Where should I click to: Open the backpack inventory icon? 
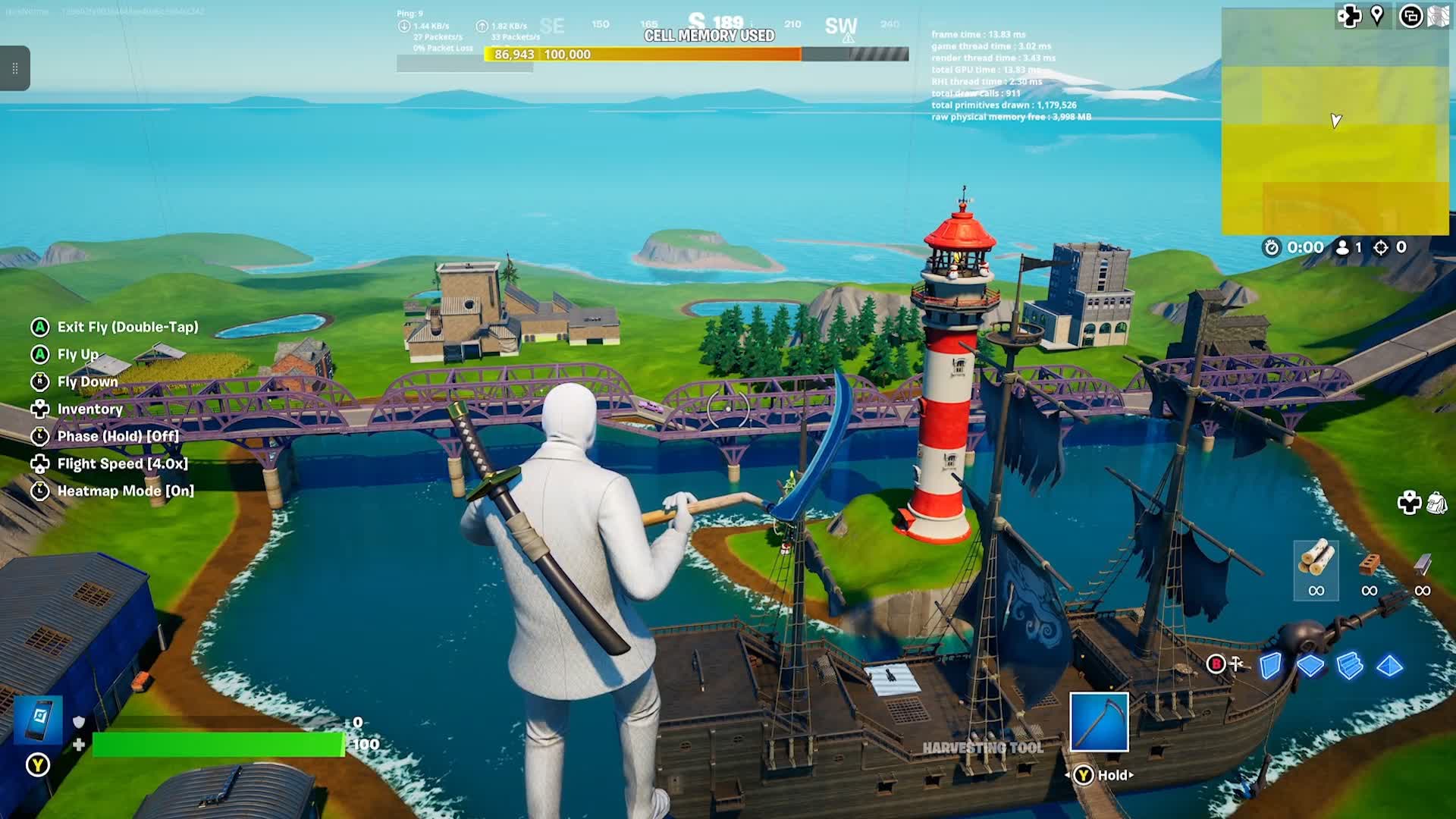tap(1436, 503)
